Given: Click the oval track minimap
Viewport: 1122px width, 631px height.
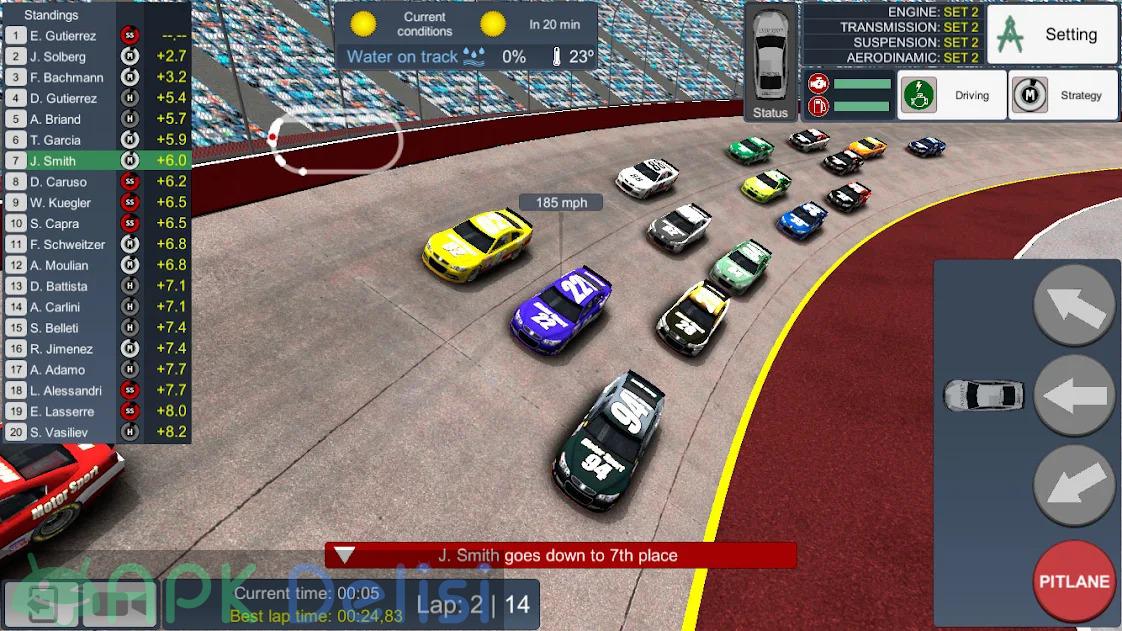Looking at the screenshot, I should pos(338,143).
